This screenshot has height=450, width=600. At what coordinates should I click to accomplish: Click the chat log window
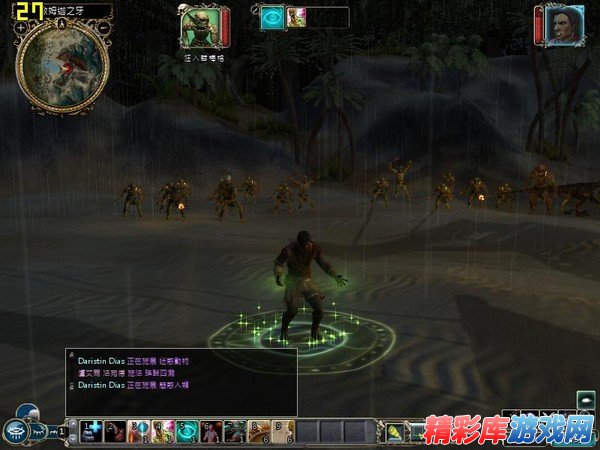pyautogui.click(x=181, y=381)
